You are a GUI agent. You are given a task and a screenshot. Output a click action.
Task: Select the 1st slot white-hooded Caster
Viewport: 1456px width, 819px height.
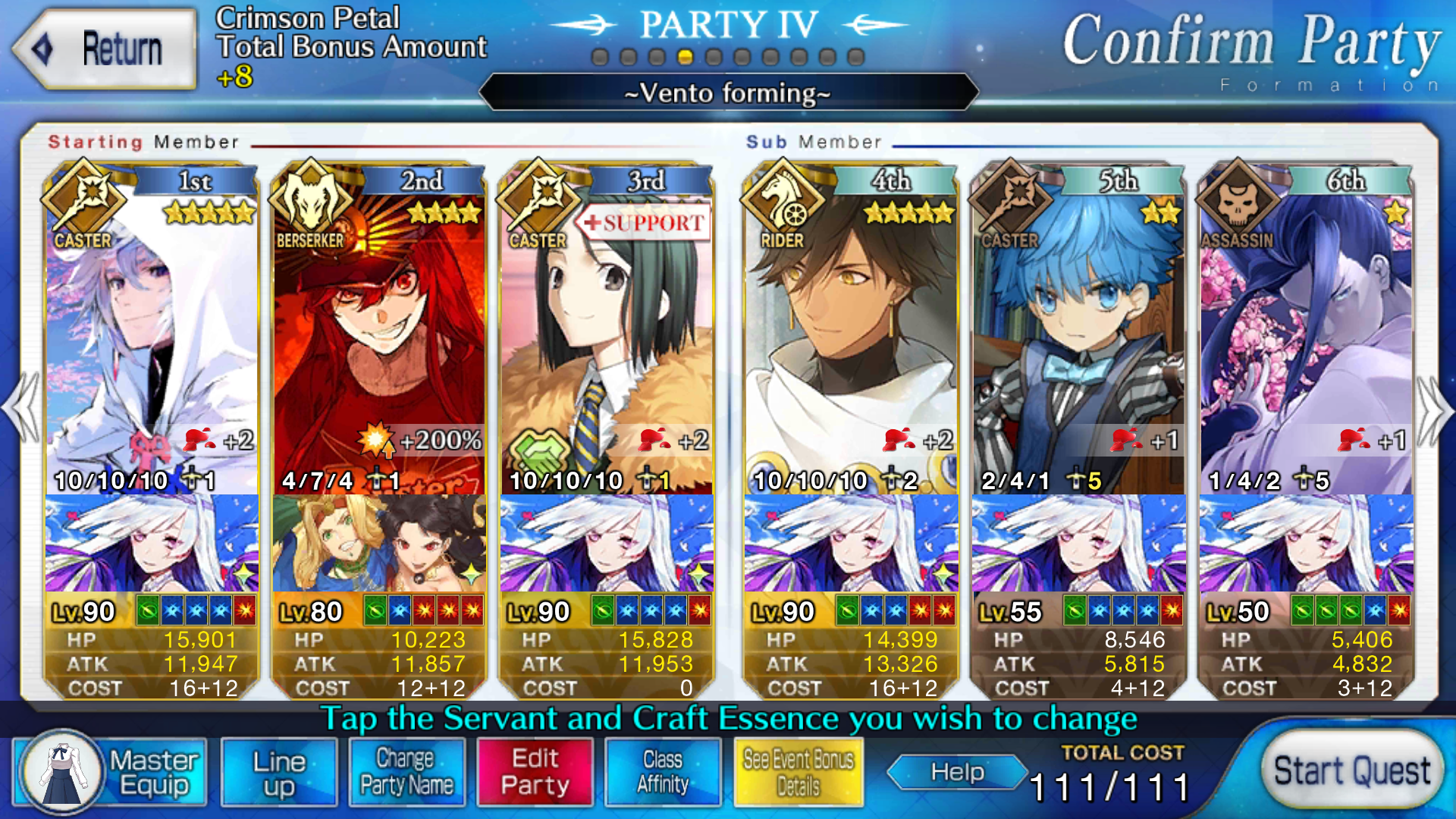152,334
